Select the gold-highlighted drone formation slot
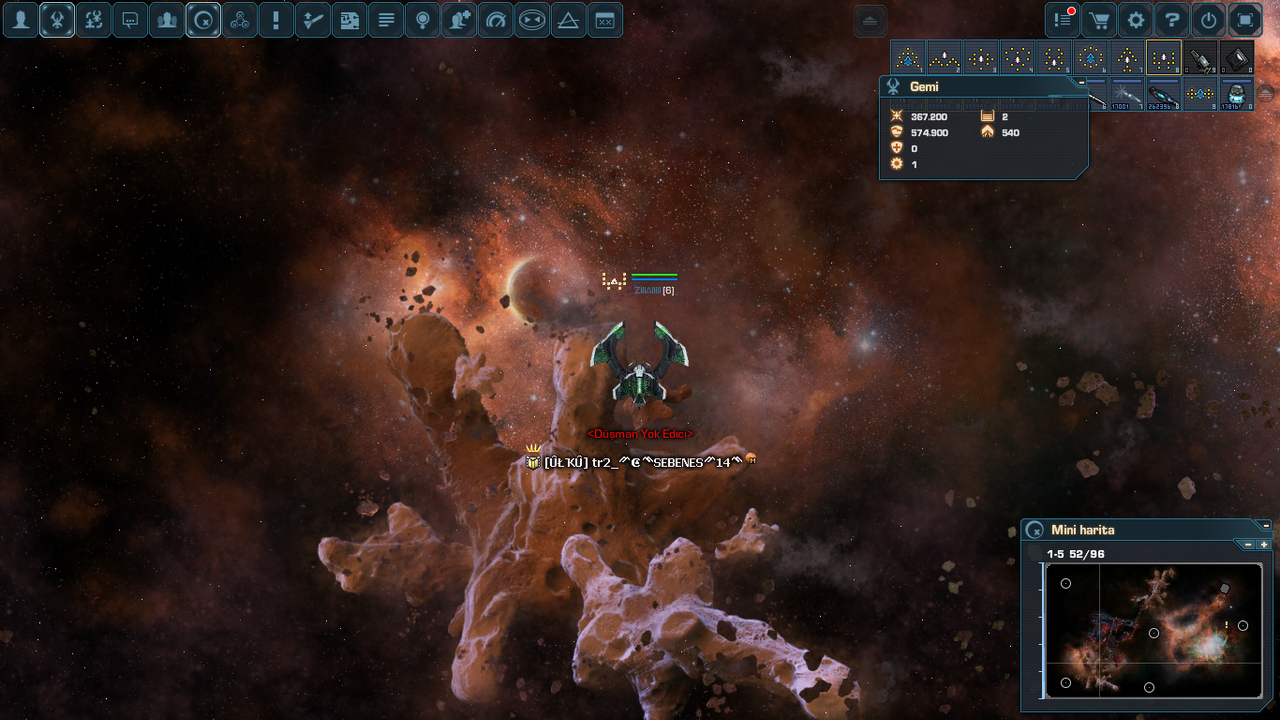The image size is (1280, 720). click(x=1164, y=58)
